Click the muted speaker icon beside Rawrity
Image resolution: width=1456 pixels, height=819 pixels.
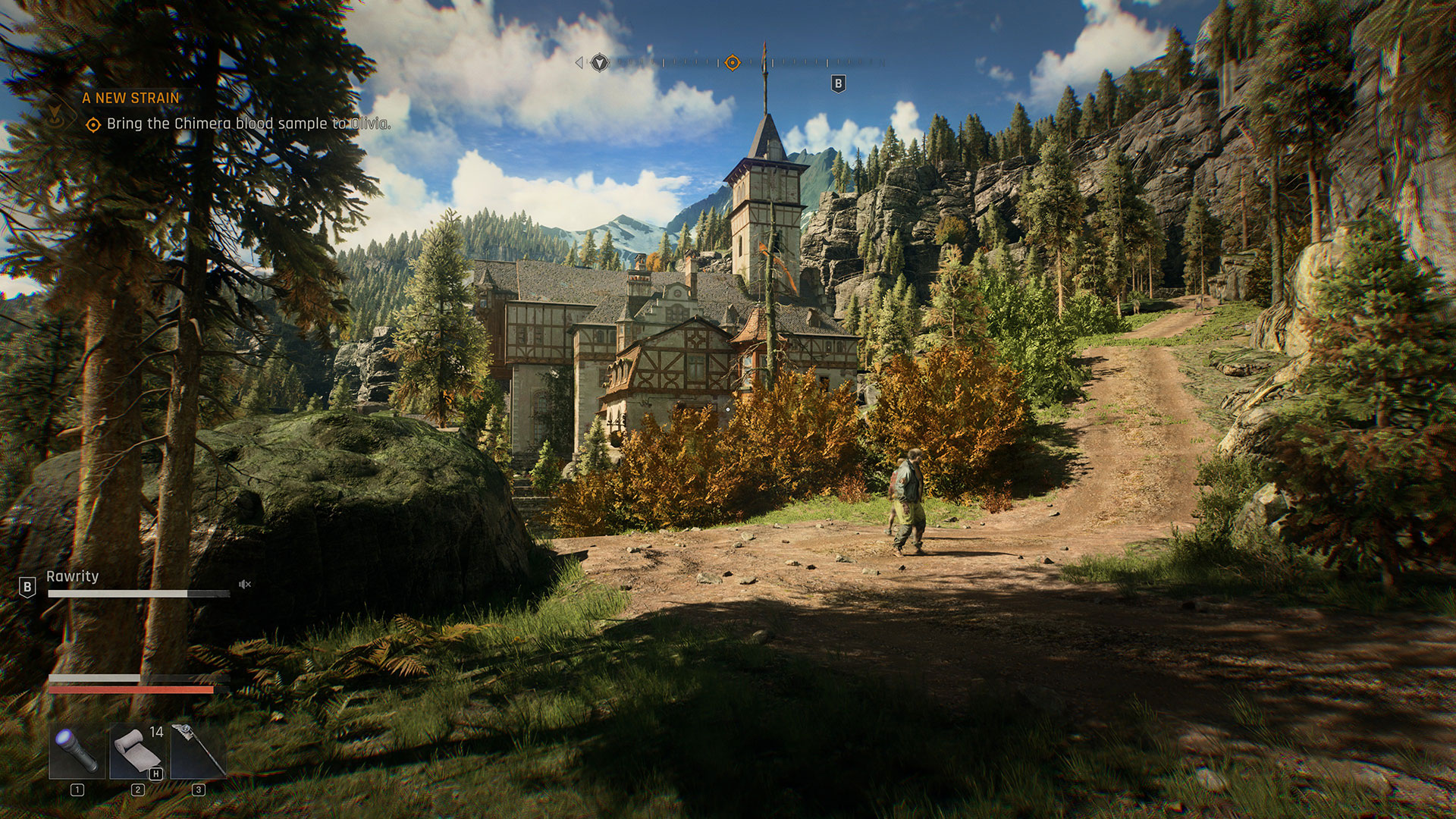click(x=244, y=584)
